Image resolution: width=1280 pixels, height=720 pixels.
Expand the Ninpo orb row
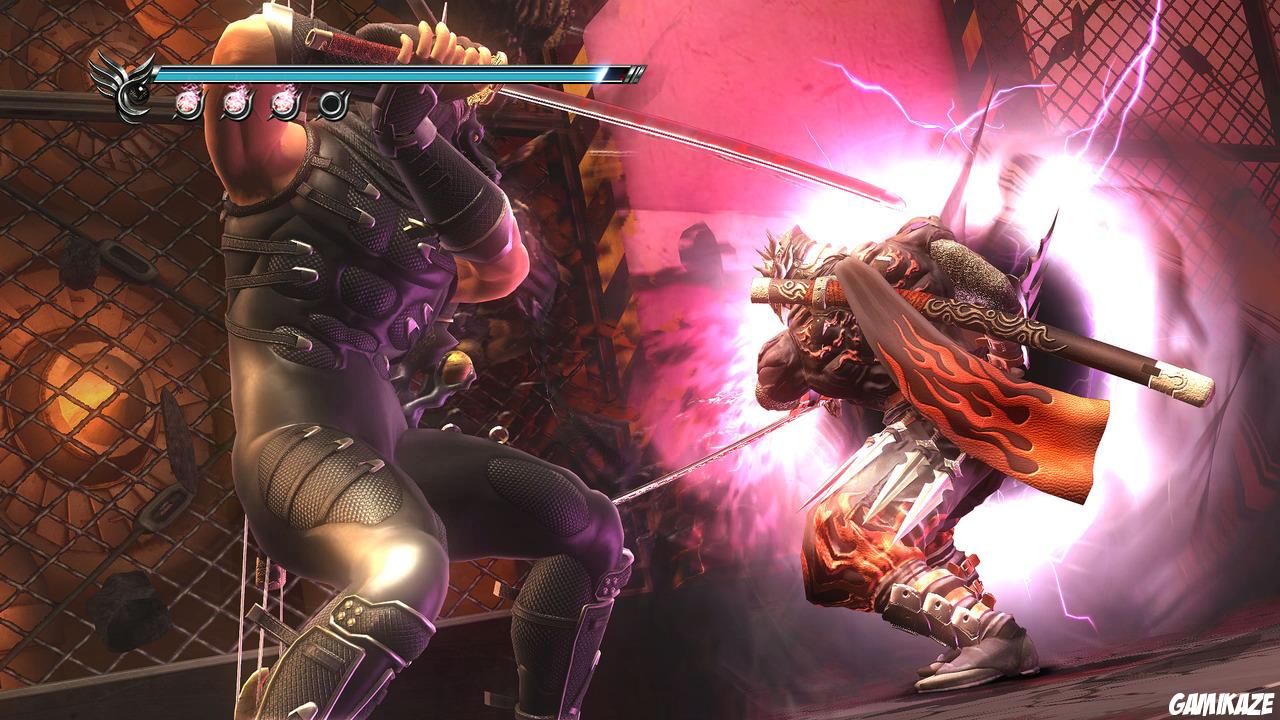tap(260, 103)
